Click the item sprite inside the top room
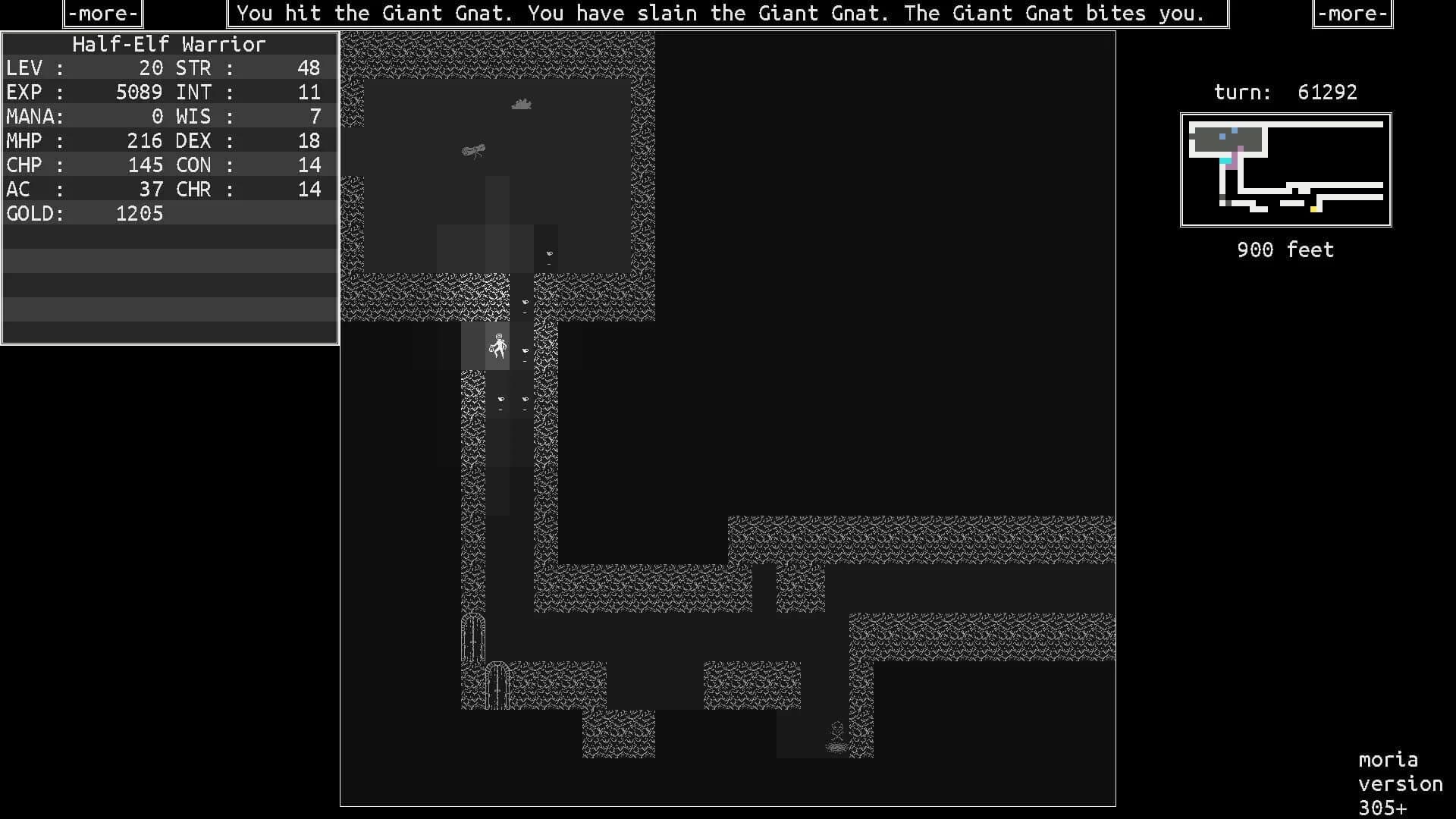 [550, 253]
